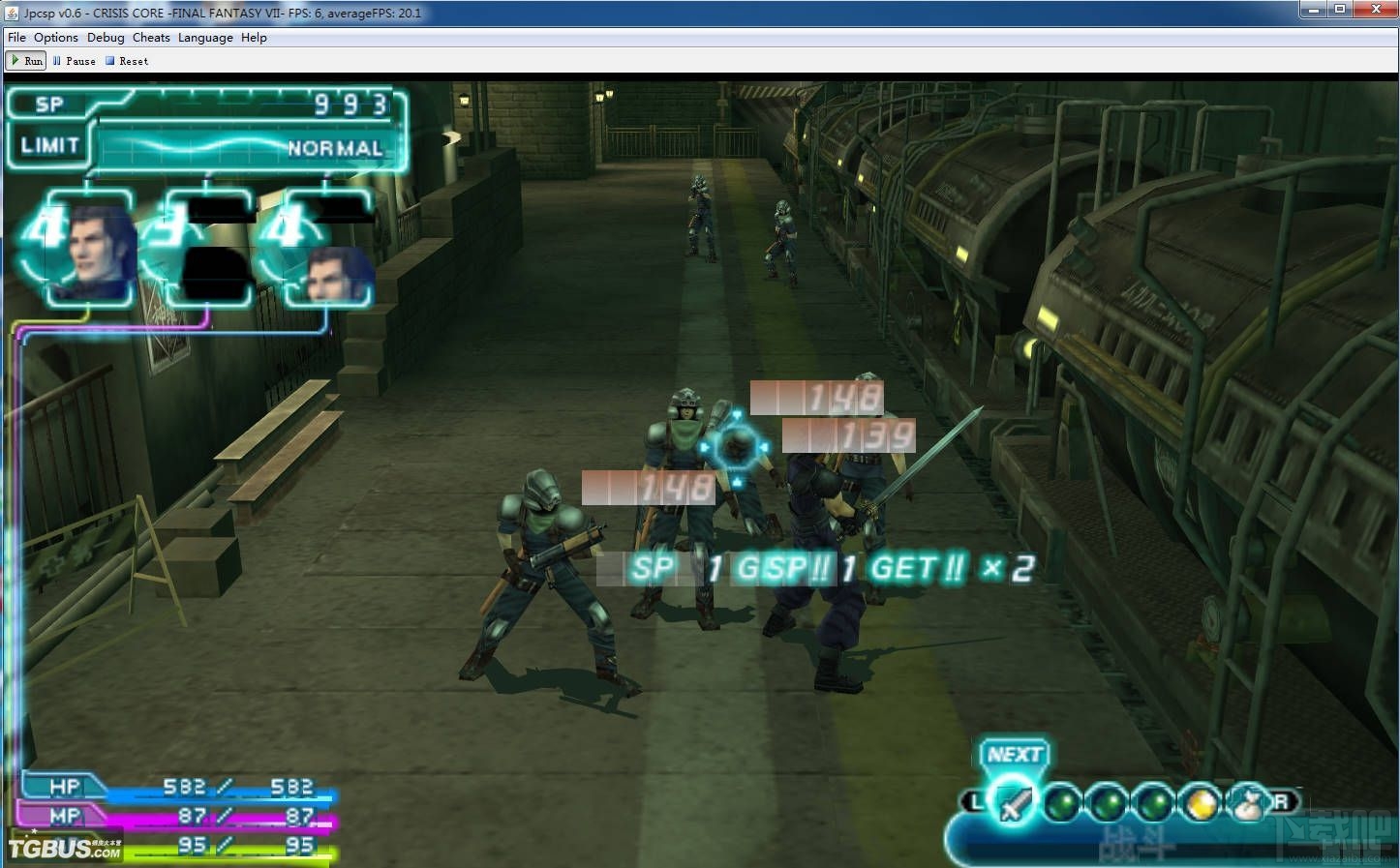1400x868 pixels.
Task: Select the sword Attack command icon
Action: coord(1012,803)
